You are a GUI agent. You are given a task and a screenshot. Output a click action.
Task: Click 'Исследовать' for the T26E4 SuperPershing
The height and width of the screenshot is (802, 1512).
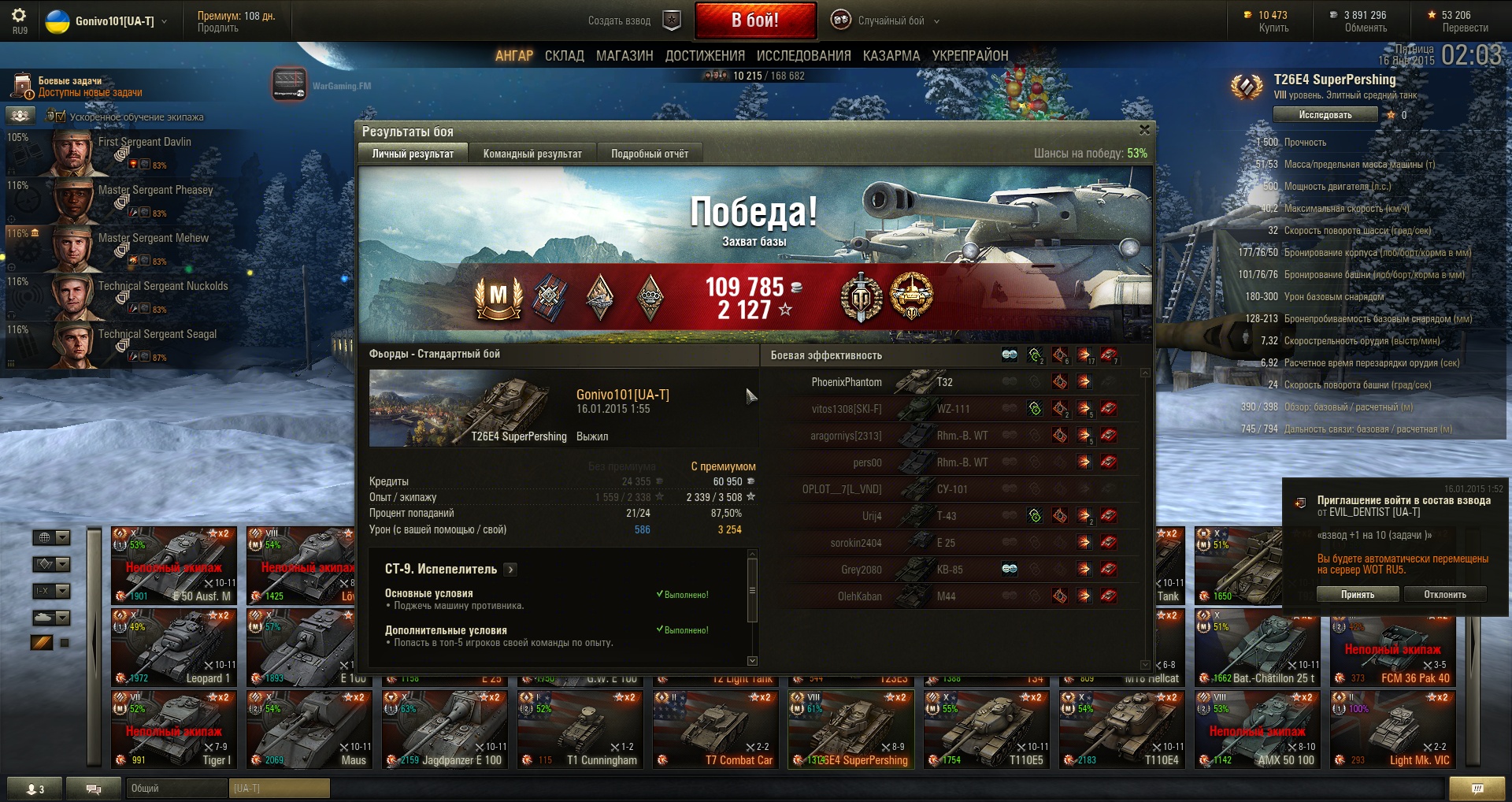(x=1325, y=115)
